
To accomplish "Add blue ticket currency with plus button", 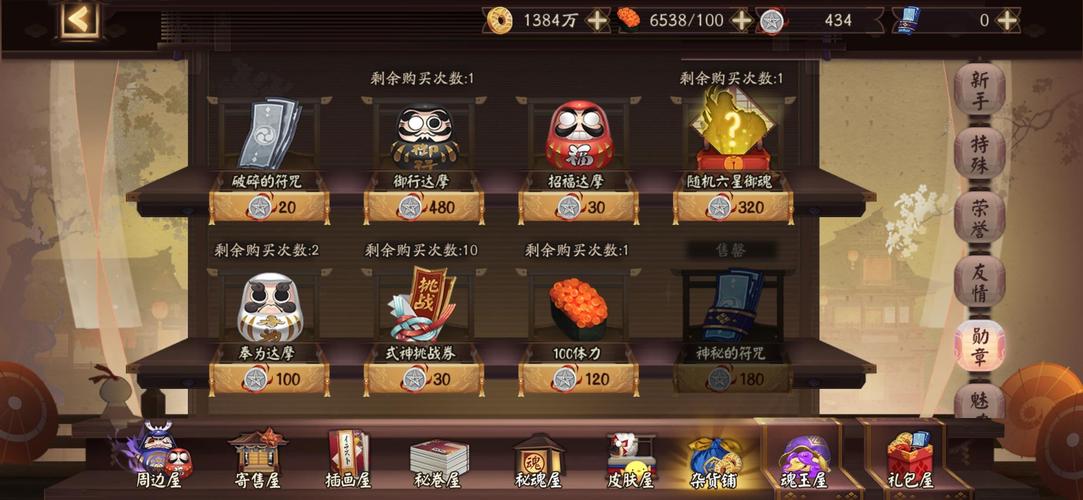I will (x=1007, y=20).
